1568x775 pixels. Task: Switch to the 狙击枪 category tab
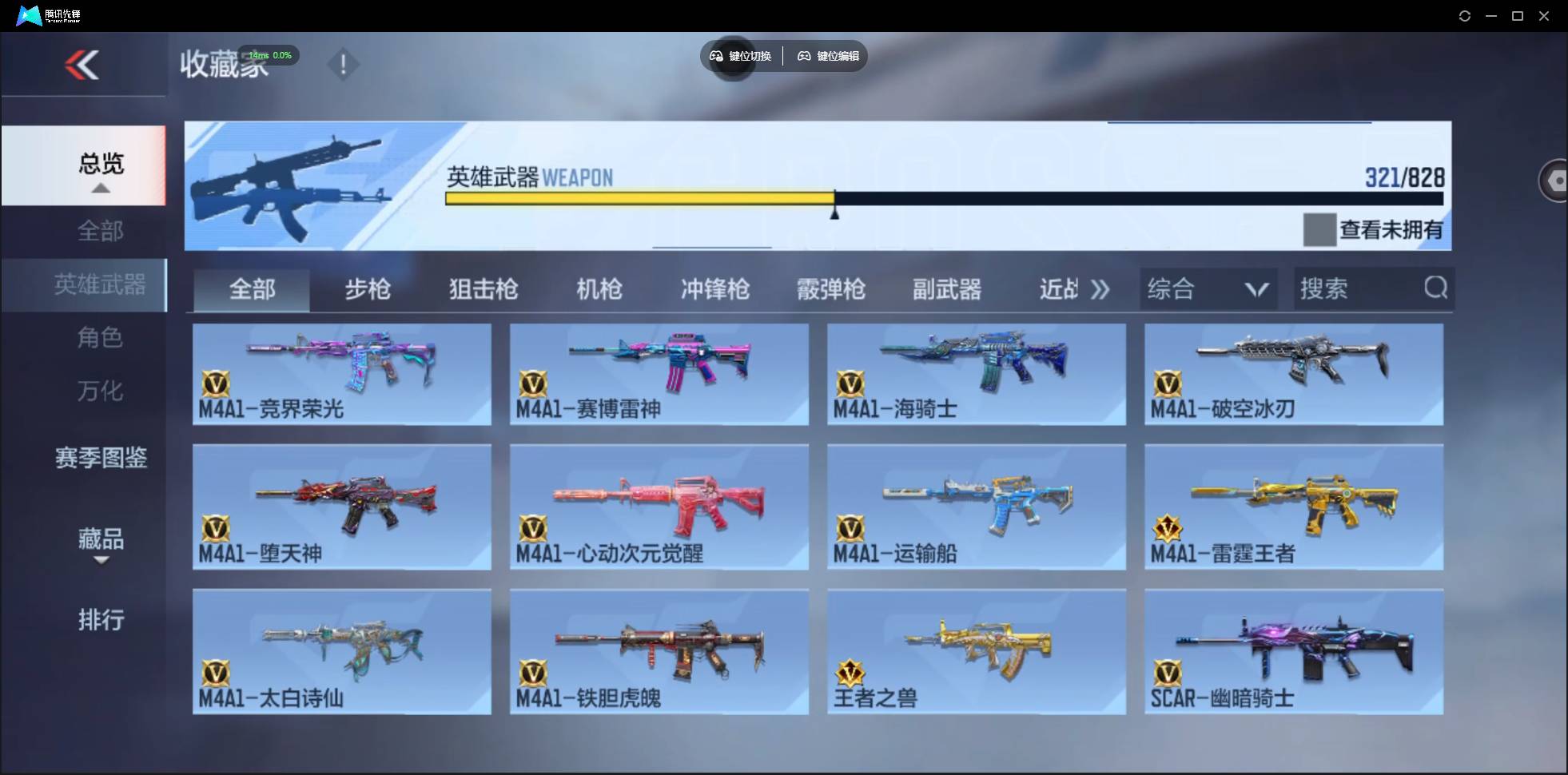pyautogui.click(x=483, y=289)
